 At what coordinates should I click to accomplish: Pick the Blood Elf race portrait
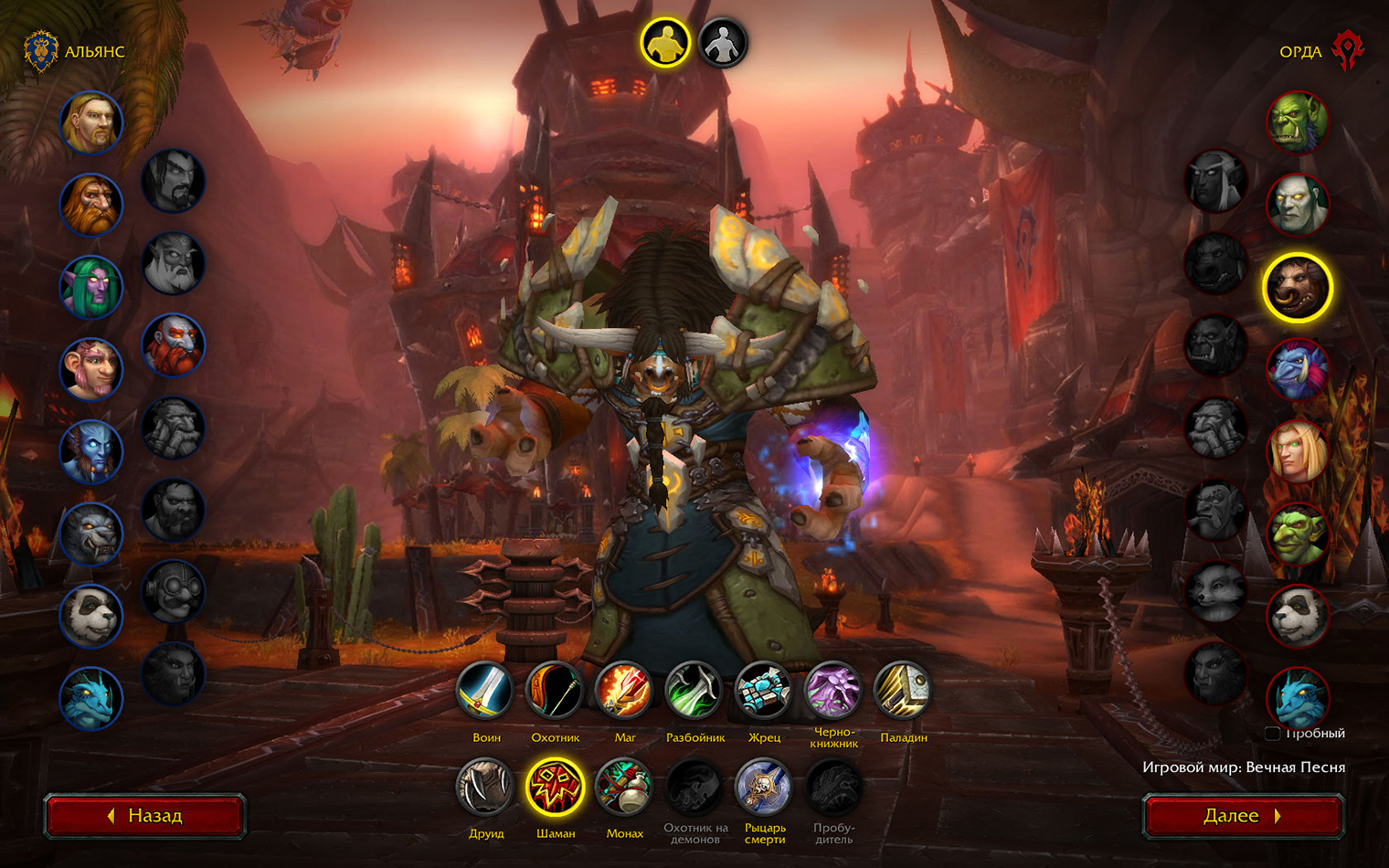(x=1298, y=452)
